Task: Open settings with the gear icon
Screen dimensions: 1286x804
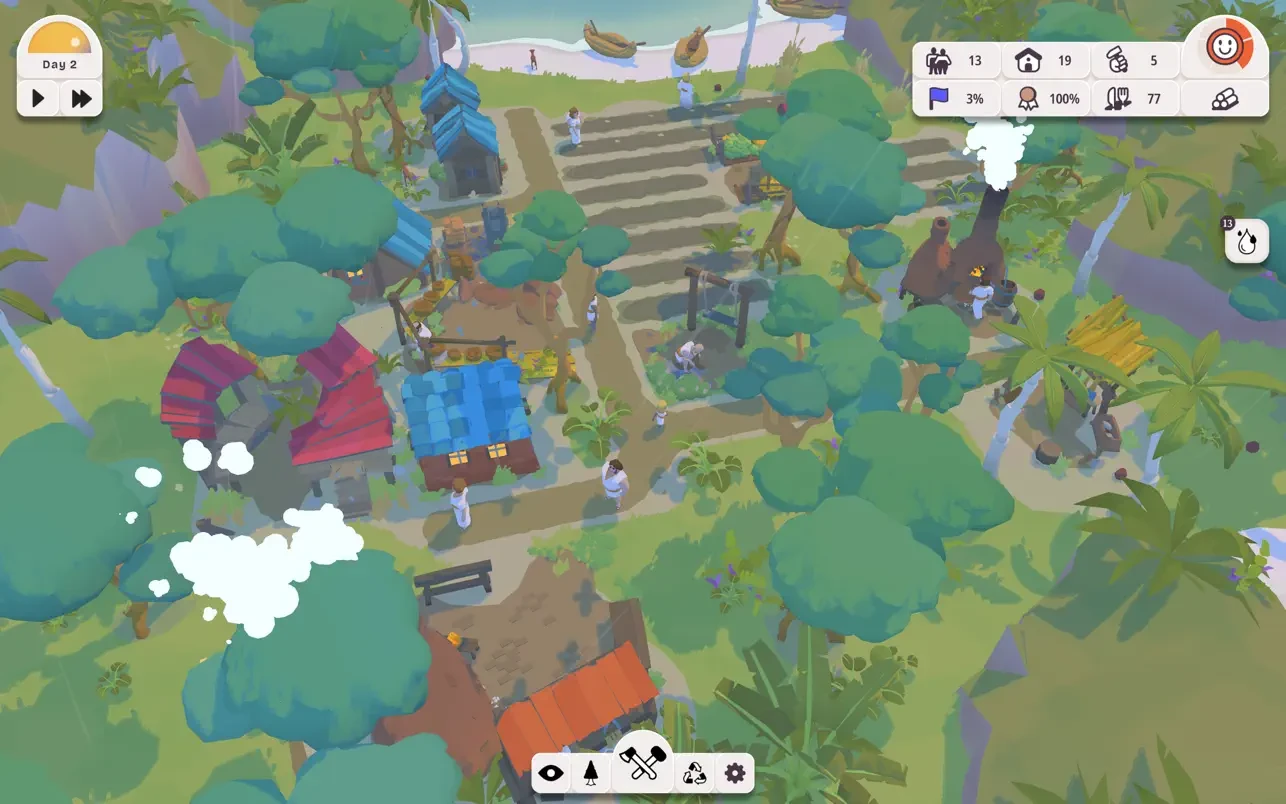Action: [x=735, y=773]
